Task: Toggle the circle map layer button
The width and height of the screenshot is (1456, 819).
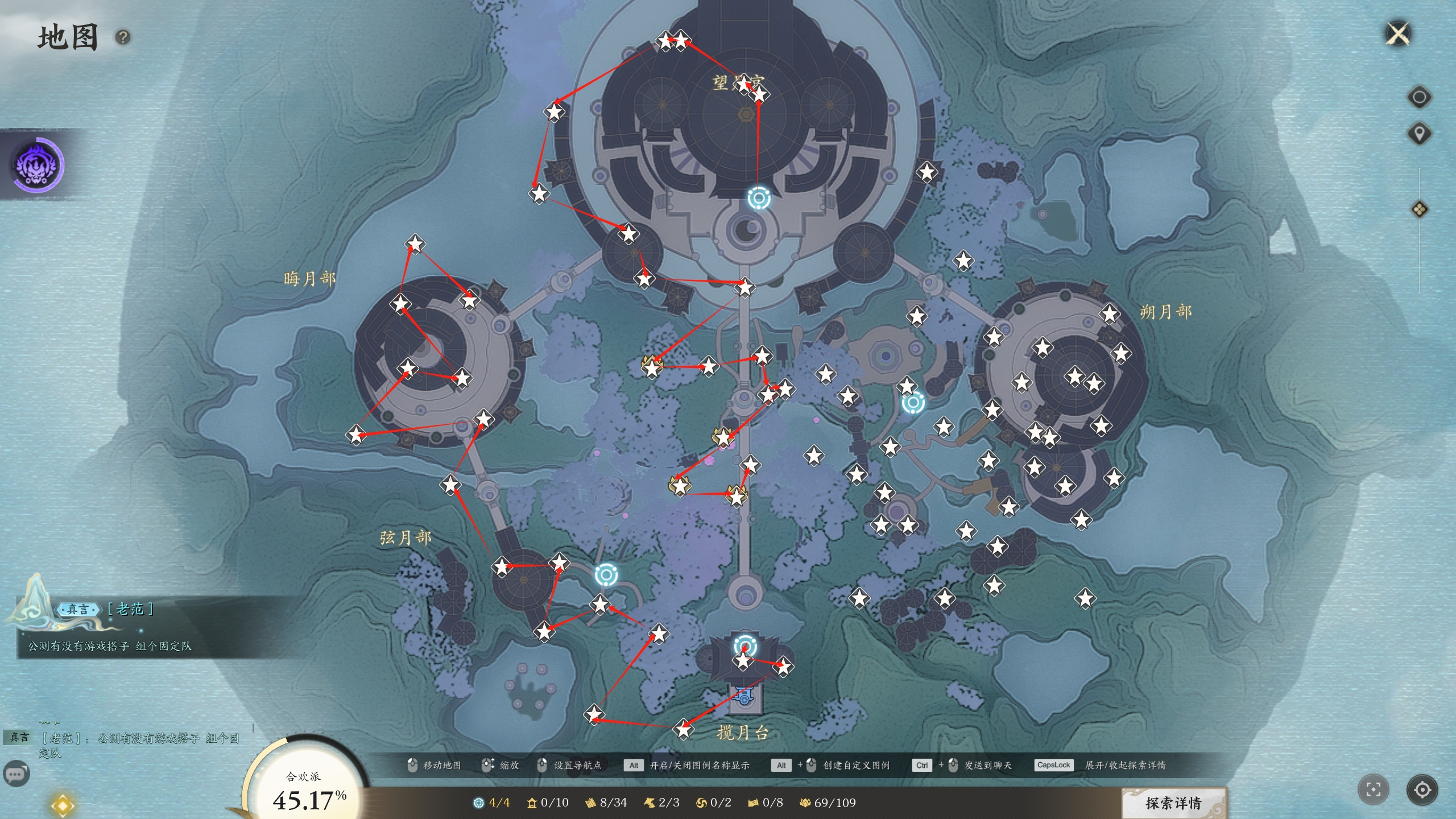Action: (1419, 97)
